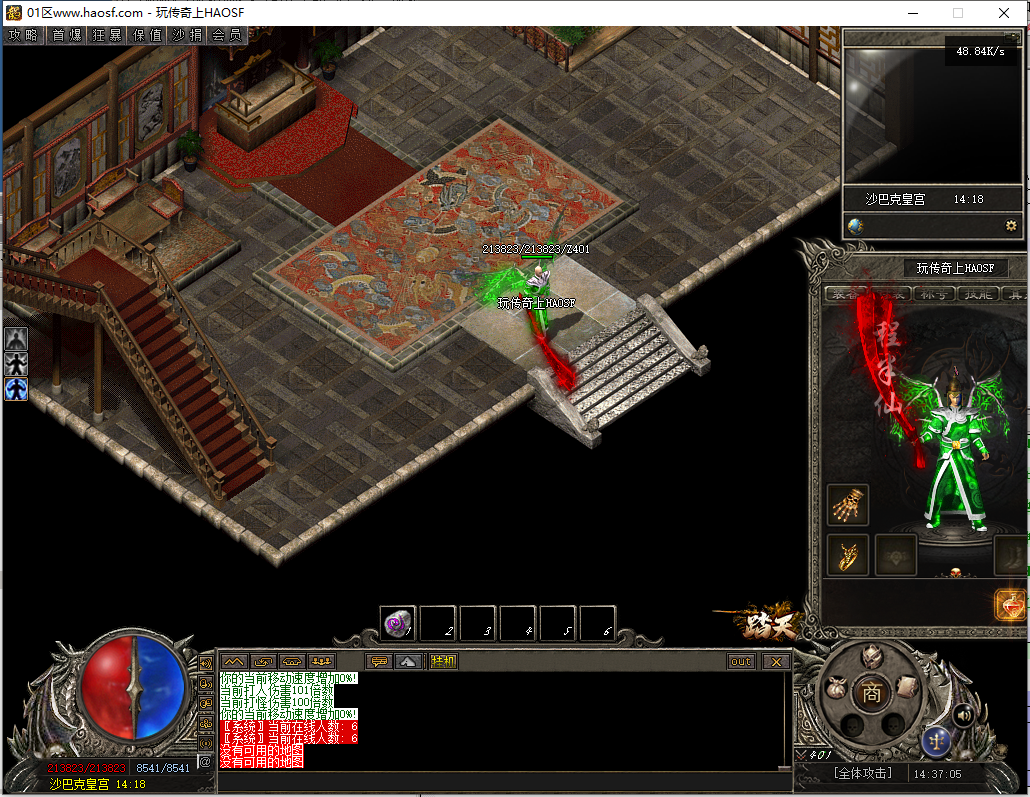This screenshot has height=797, width=1030.
Task: Close the chat panel with X
Action: tap(775, 661)
